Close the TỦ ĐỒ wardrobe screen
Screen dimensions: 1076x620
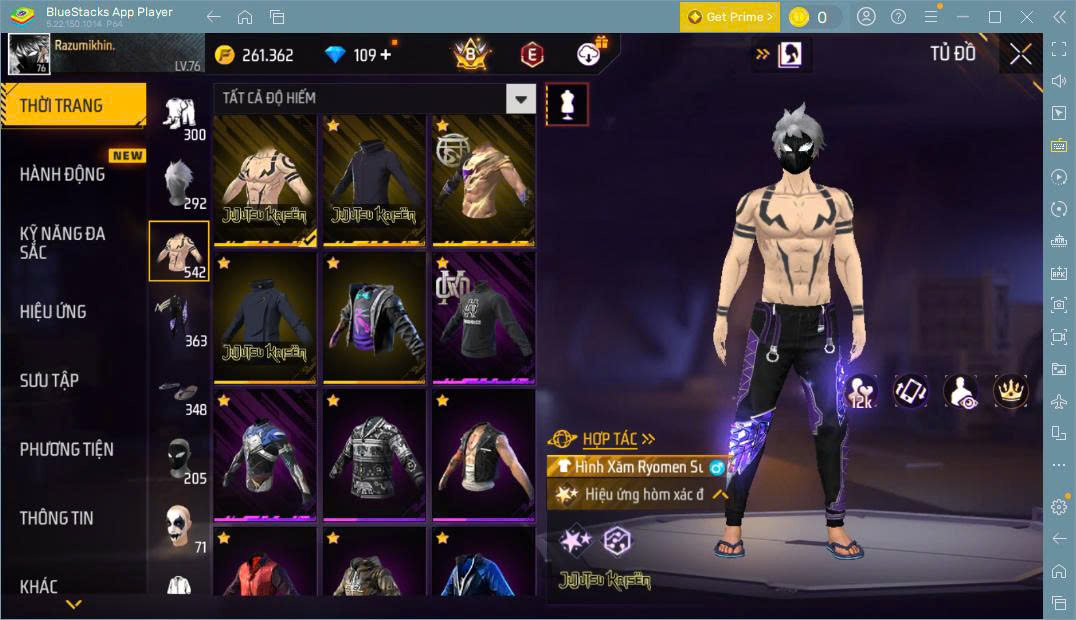[1020, 54]
